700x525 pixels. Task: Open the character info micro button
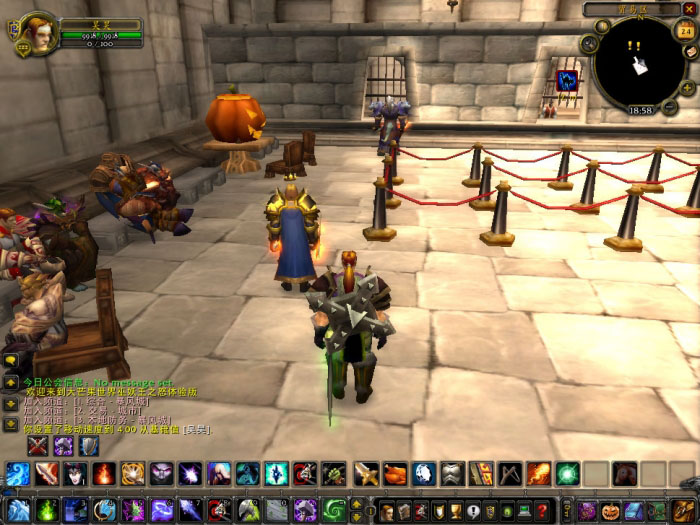[387, 511]
